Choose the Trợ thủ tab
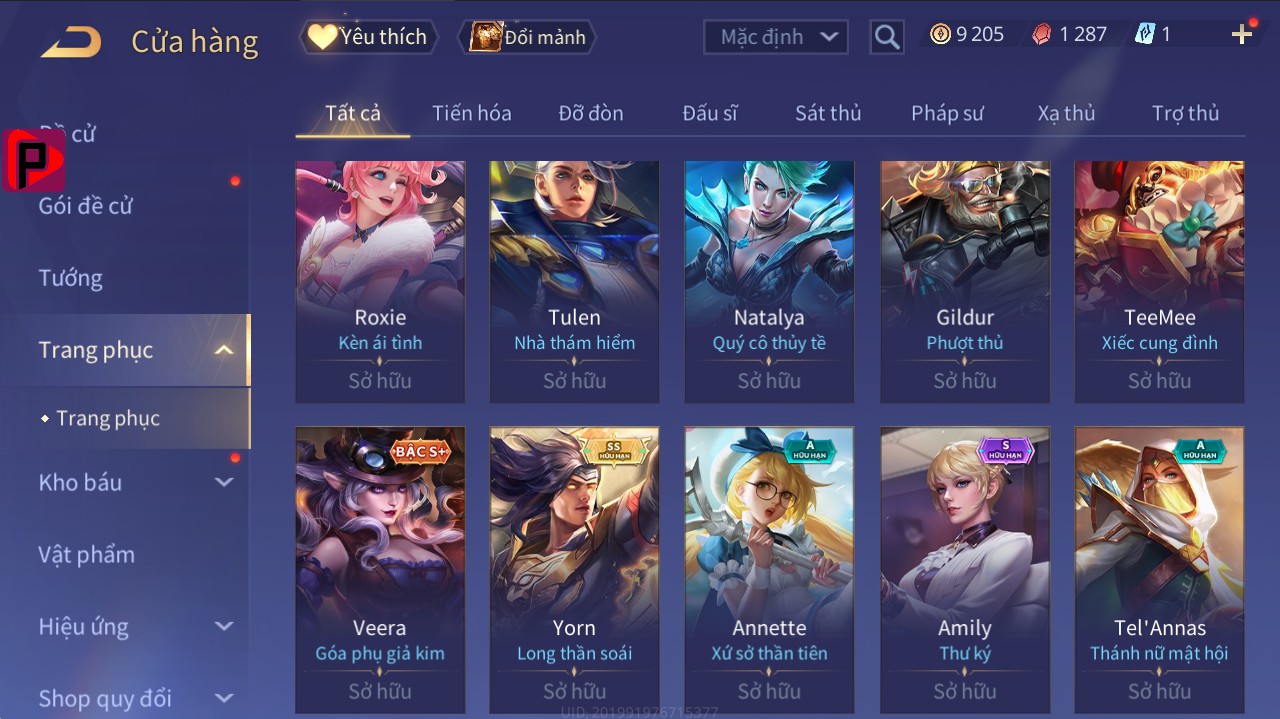 [1185, 113]
